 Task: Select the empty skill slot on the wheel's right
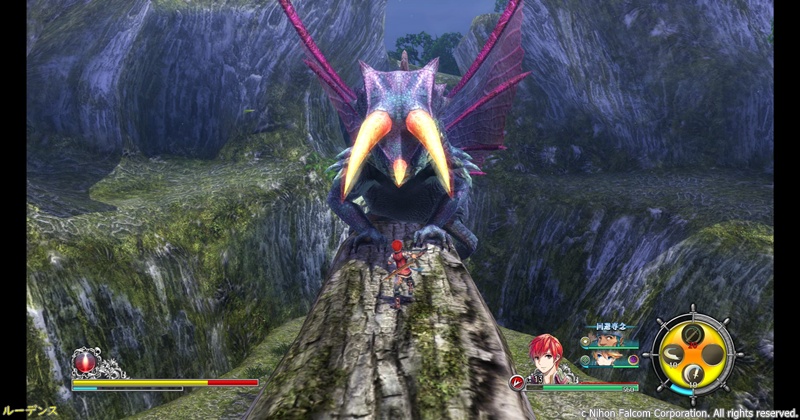[713, 353]
